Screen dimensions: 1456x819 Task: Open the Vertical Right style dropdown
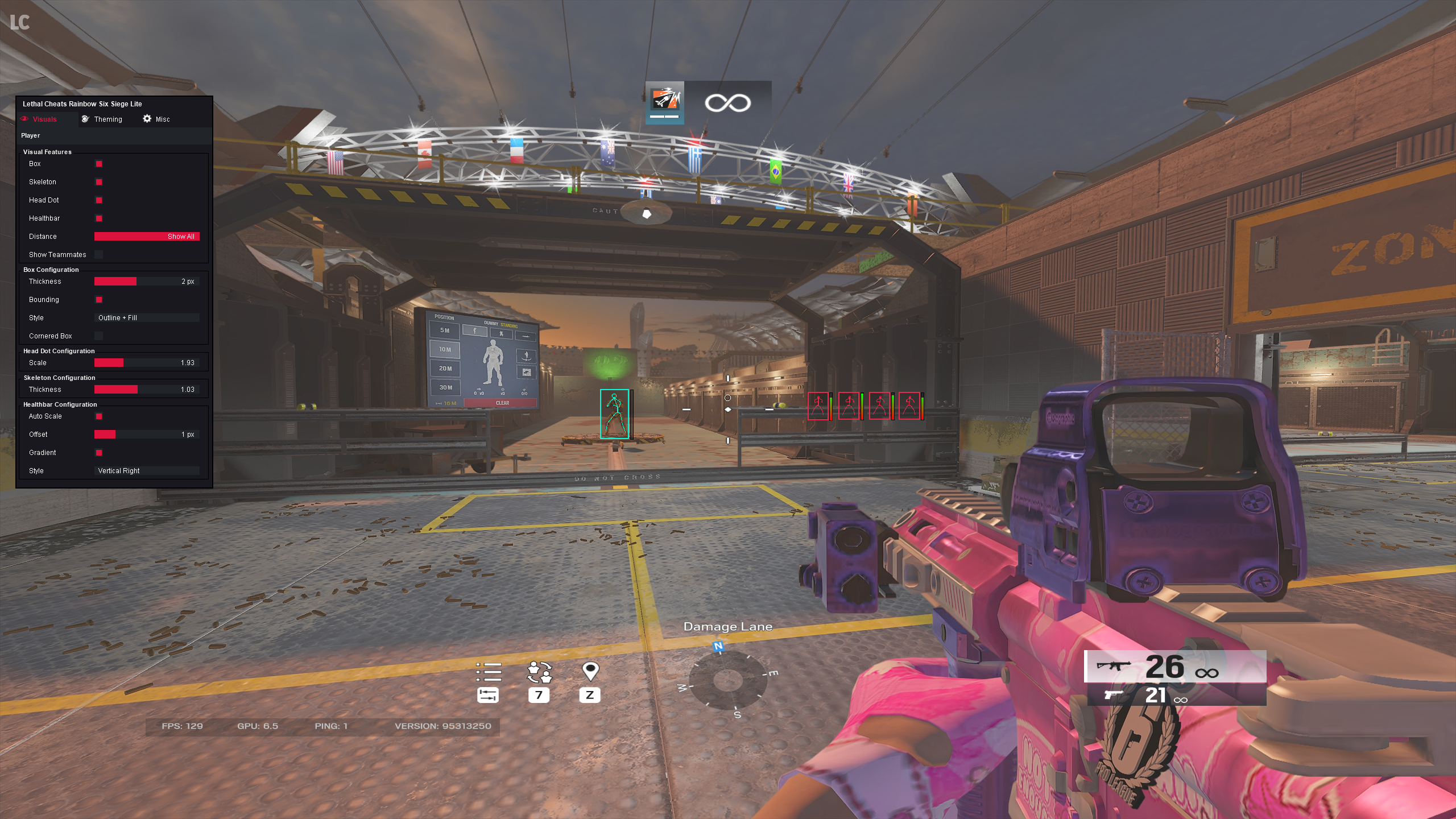tap(147, 471)
